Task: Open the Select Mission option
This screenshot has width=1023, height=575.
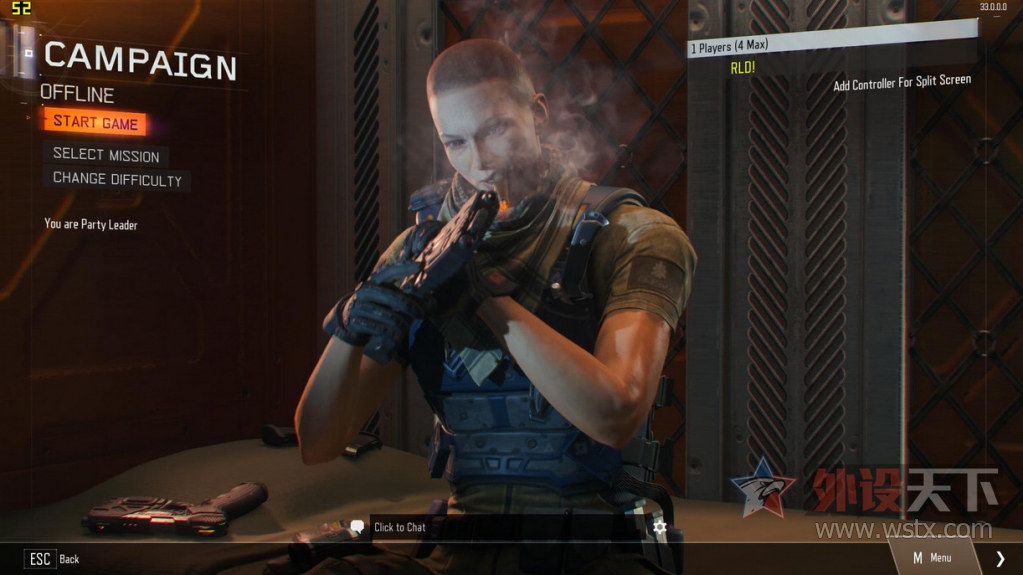Action: coord(106,155)
